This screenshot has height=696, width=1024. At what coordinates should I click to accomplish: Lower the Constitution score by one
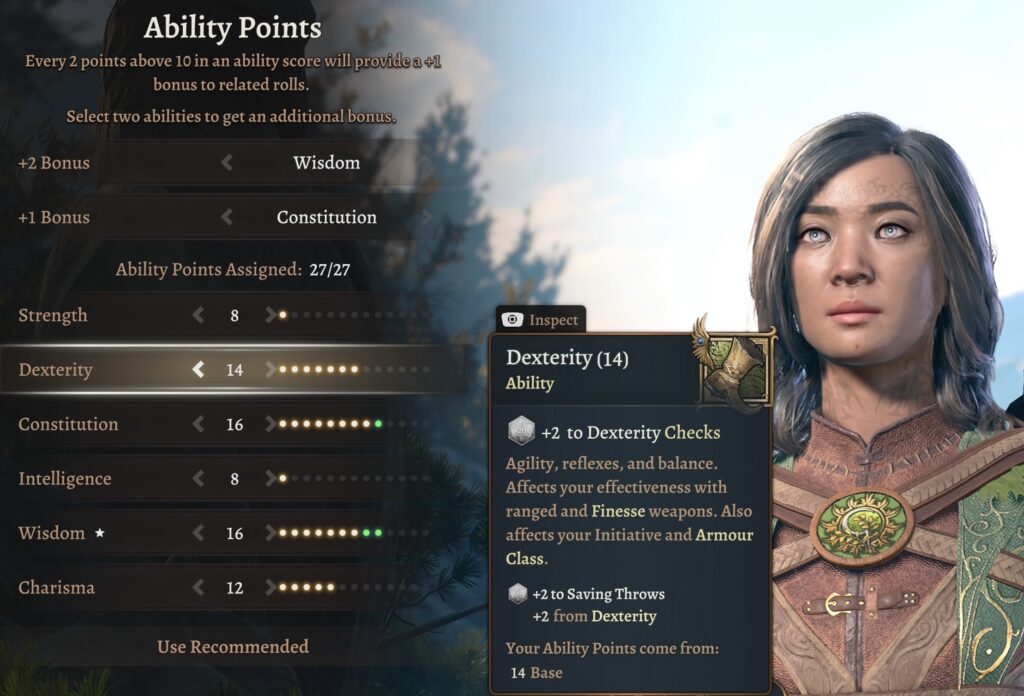coord(198,424)
